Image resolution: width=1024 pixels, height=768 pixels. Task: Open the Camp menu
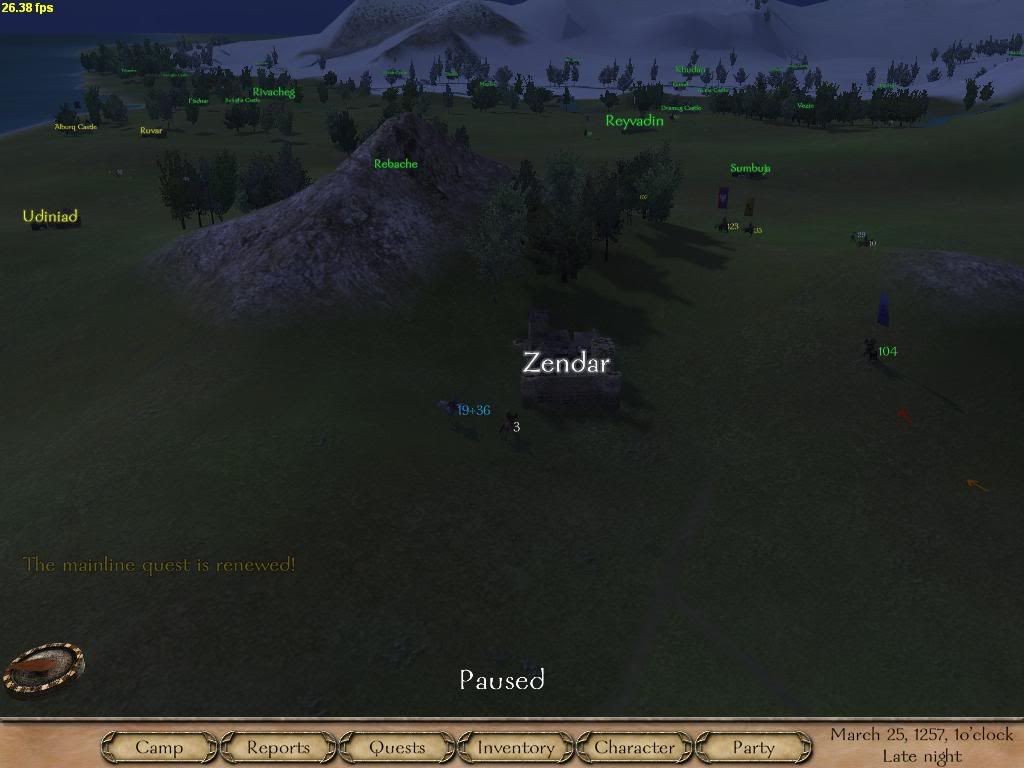[x=159, y=747]
